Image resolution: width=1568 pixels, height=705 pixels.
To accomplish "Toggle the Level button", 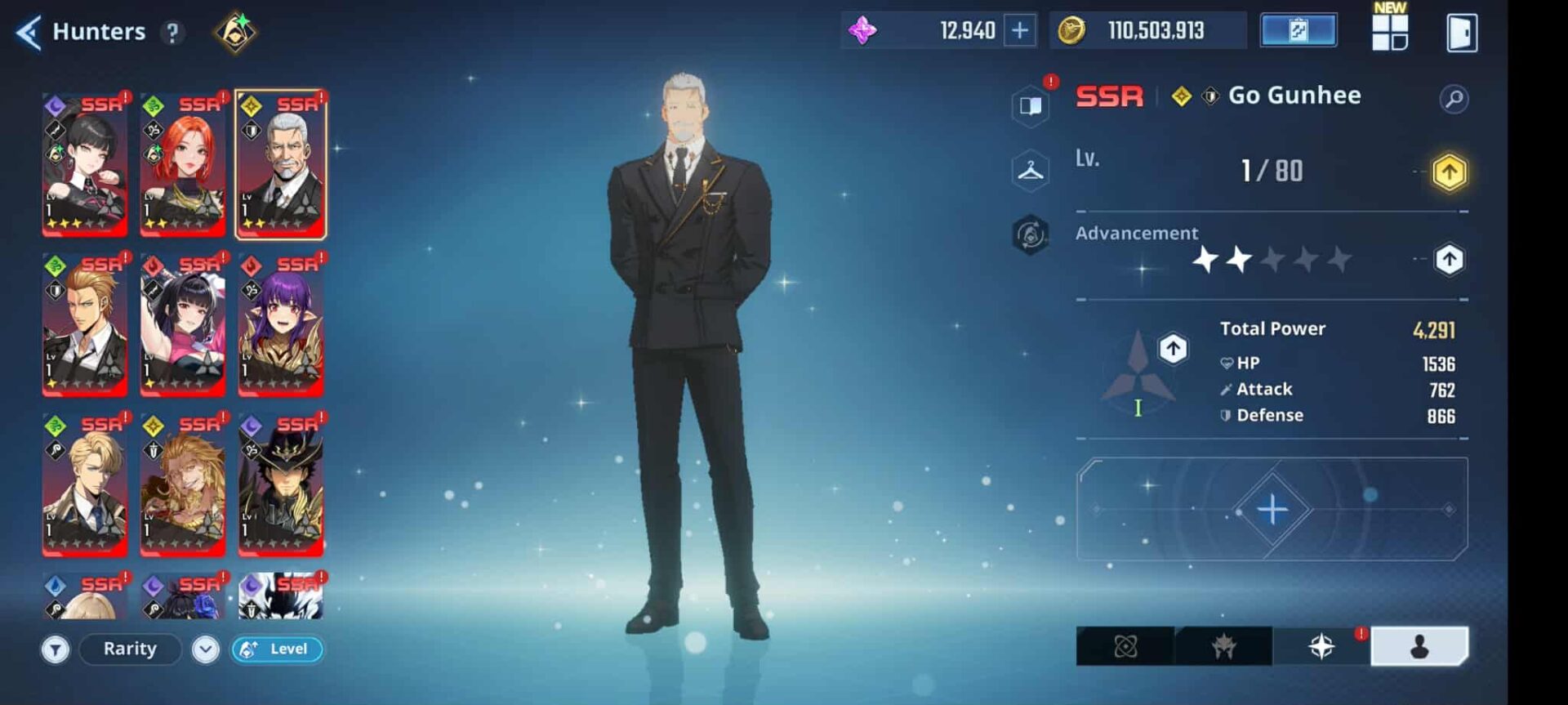I will click(277, 649).
